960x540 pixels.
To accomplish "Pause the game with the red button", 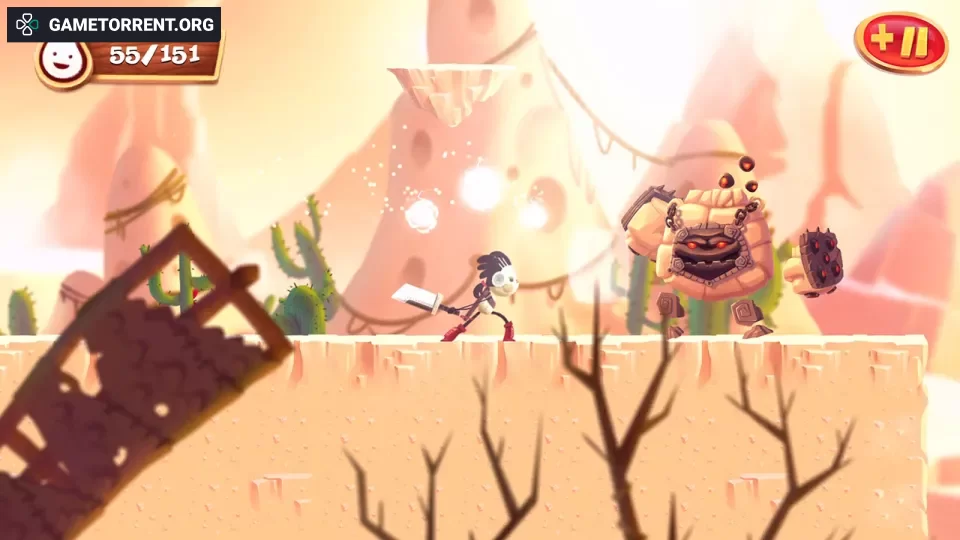I will pyautogui.click(x=901, y=42).
